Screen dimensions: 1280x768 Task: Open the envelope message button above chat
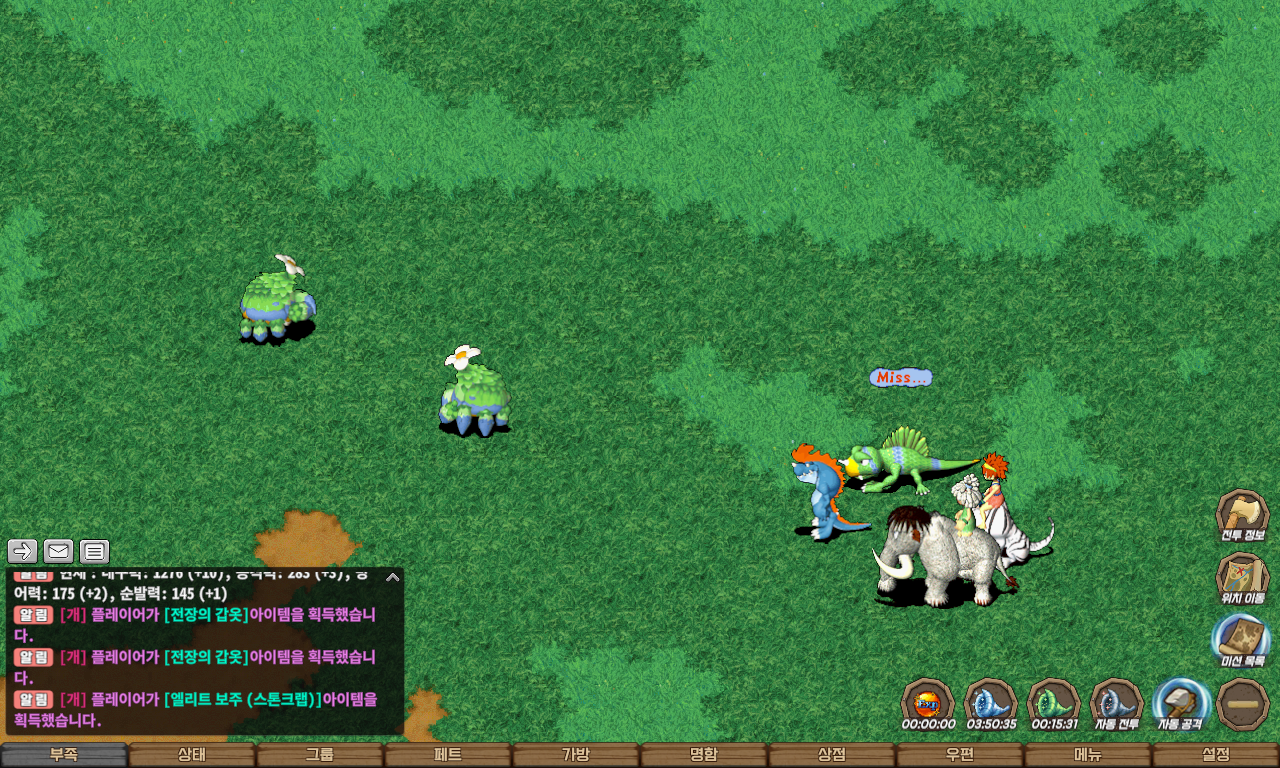click(59, 551)
